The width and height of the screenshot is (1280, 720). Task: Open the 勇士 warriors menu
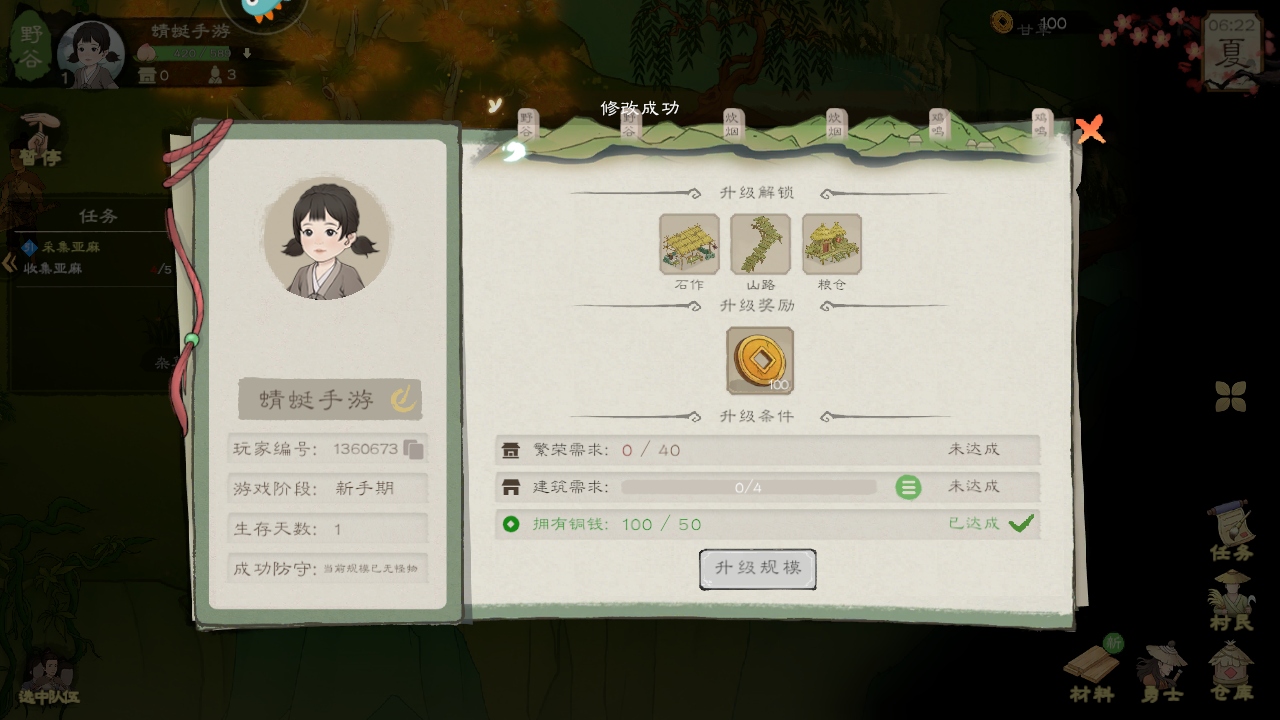(1162, 670)
